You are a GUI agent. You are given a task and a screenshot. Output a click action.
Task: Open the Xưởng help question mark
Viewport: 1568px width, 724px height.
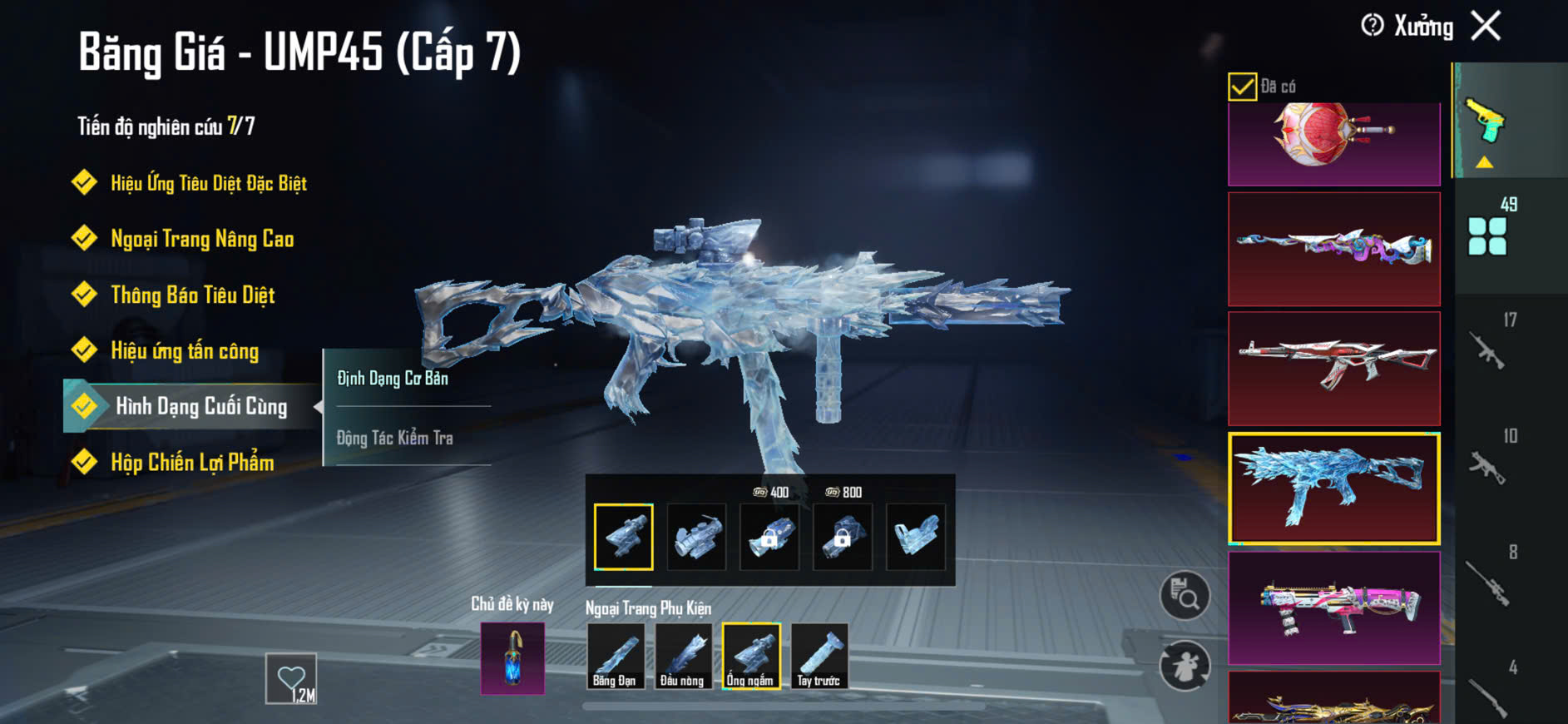pos(1372,26)
